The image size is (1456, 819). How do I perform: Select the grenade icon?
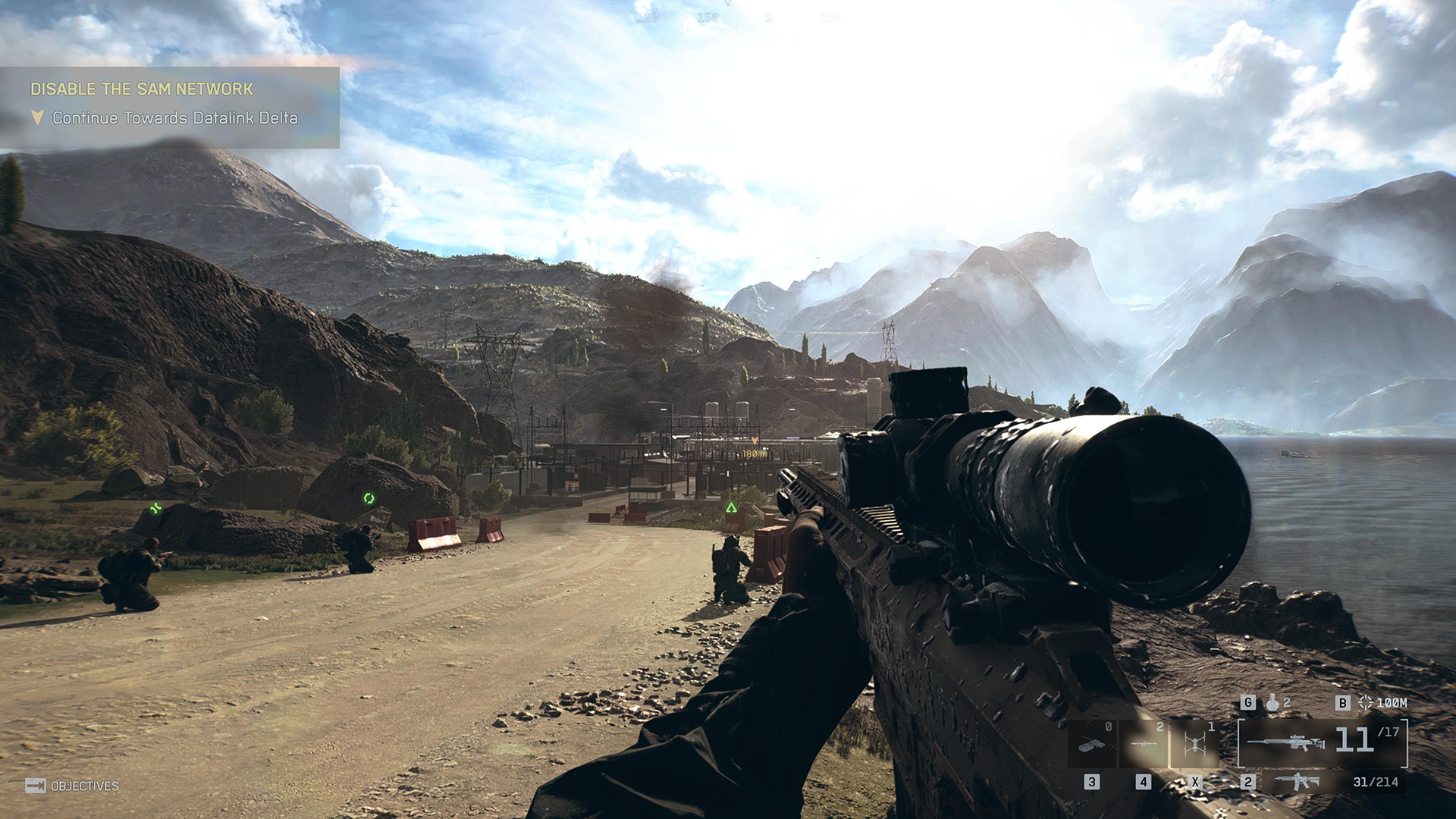(x=1272, y=703)
